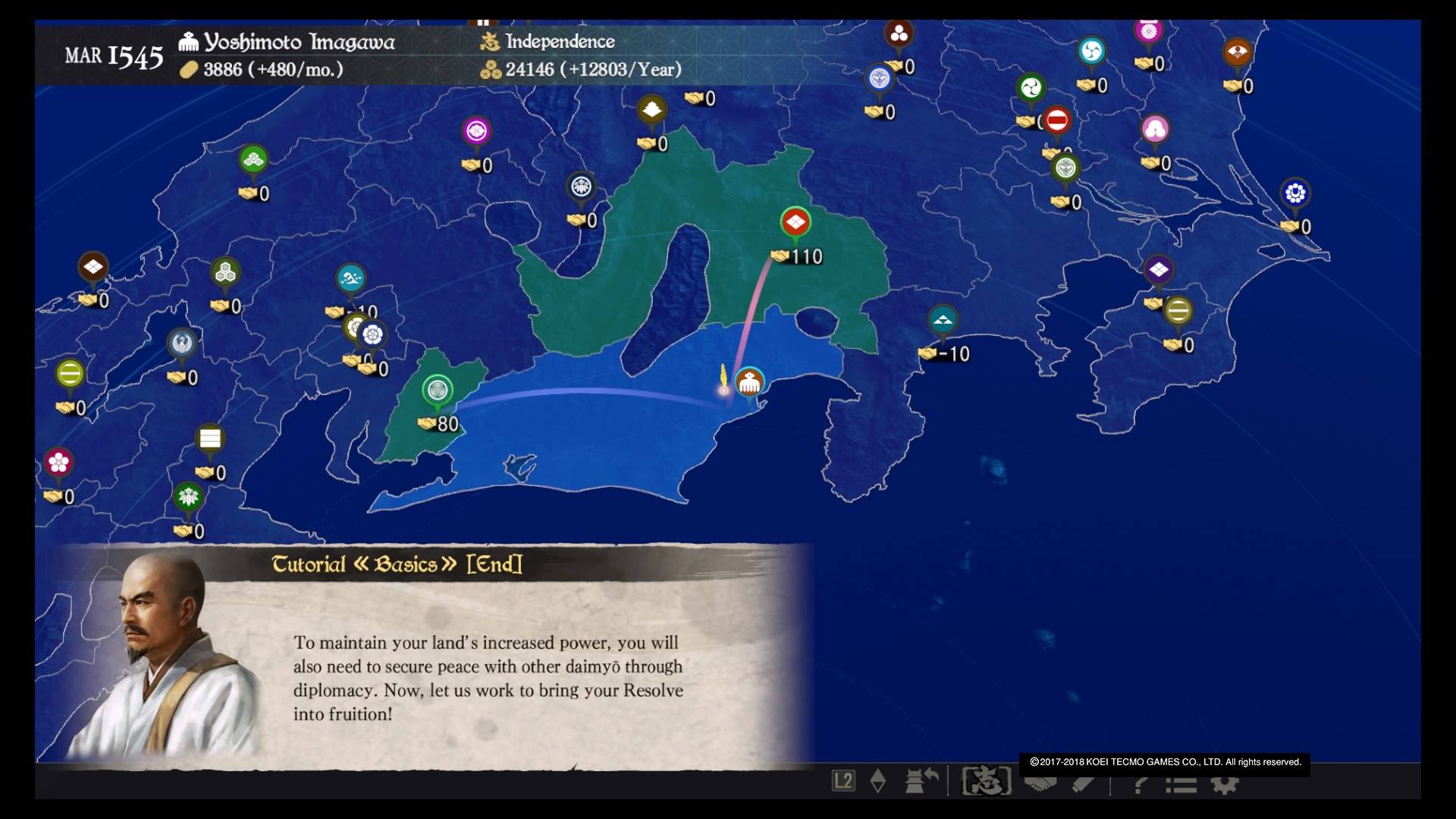Select the red clan marker with trust 110
1456x819 pixels.
[795, 222]
